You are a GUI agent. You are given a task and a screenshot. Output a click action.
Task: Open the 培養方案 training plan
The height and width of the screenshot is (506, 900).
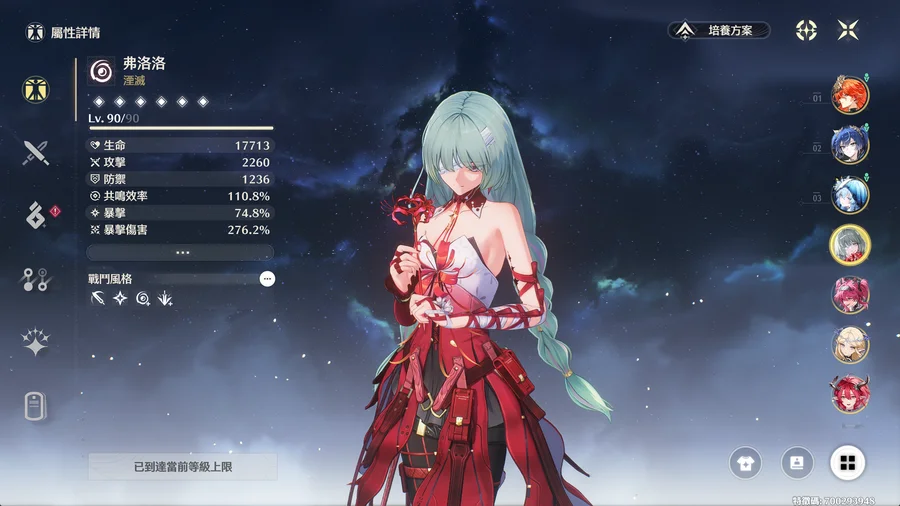[x=719, y=30]
